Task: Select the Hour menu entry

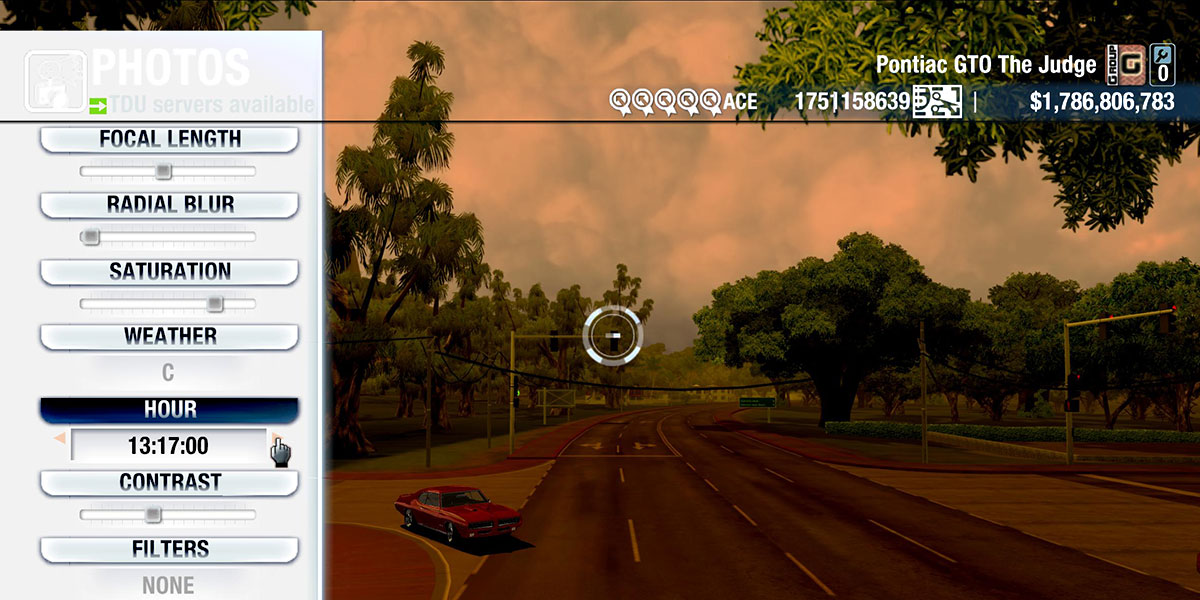Action: click(x=169, y=410)
